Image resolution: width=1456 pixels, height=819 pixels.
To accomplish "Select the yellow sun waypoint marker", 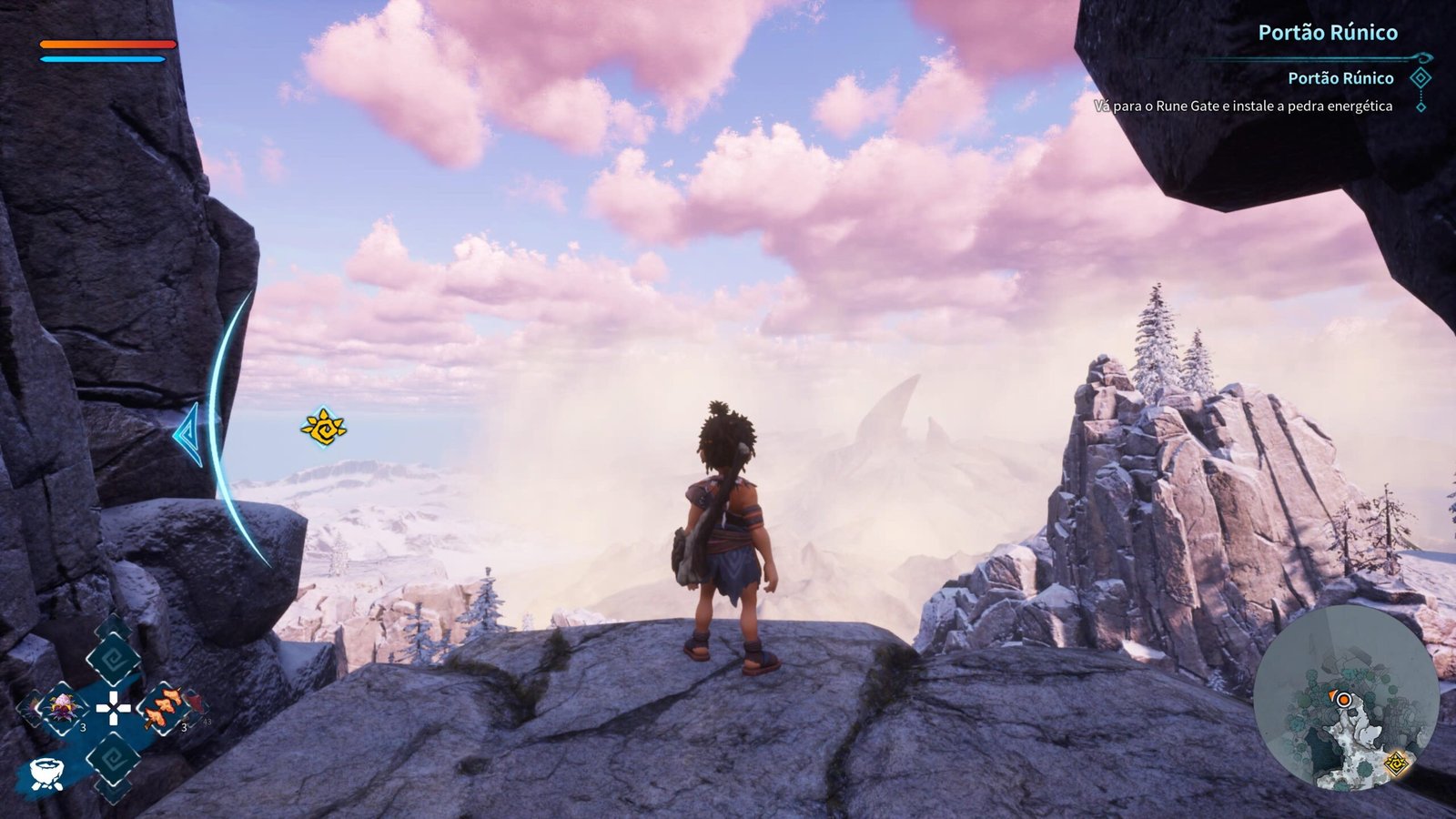I will tap(323, 427).
